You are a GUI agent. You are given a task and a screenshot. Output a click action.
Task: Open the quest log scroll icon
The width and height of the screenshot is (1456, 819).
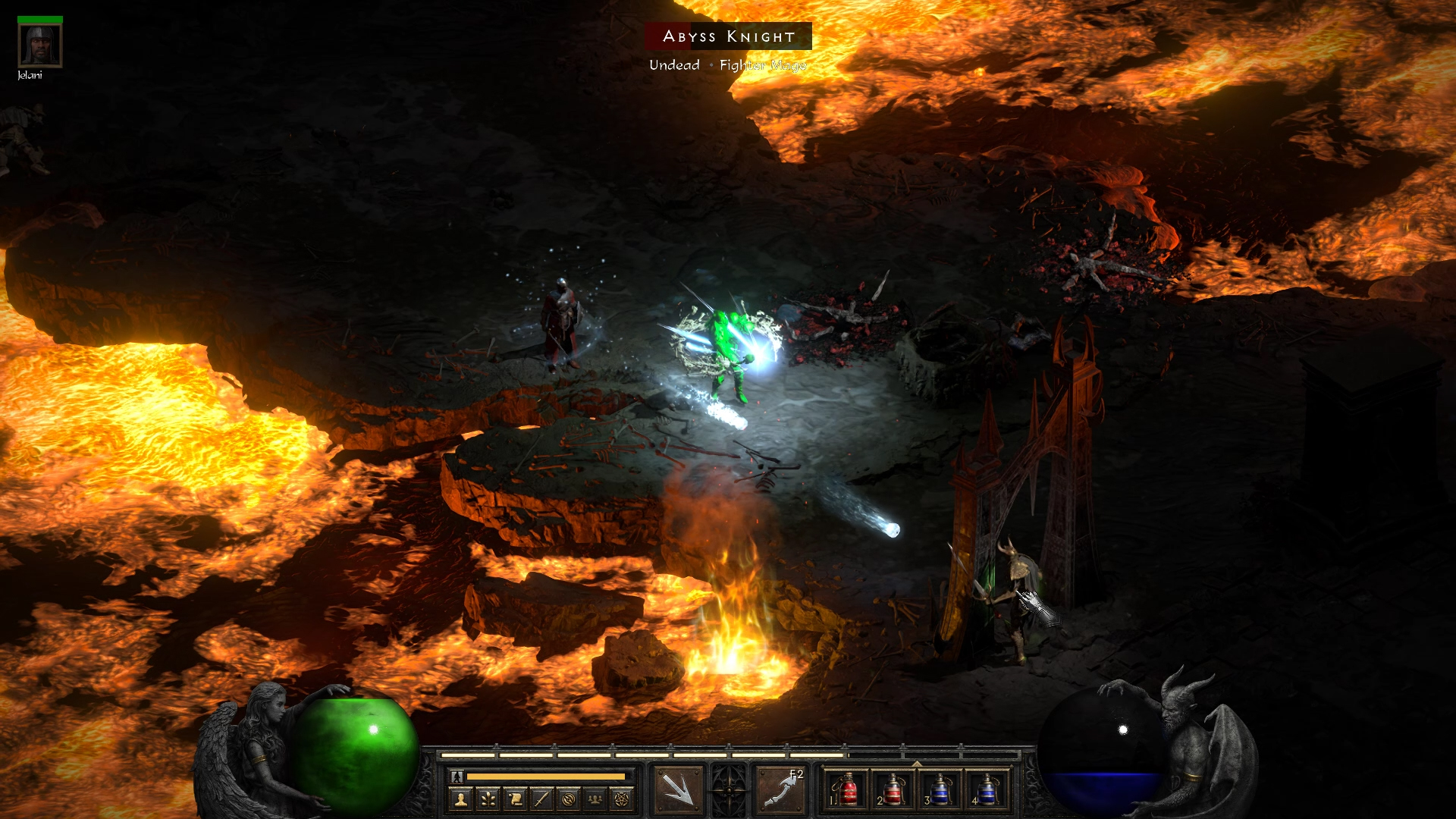(515, 799)
